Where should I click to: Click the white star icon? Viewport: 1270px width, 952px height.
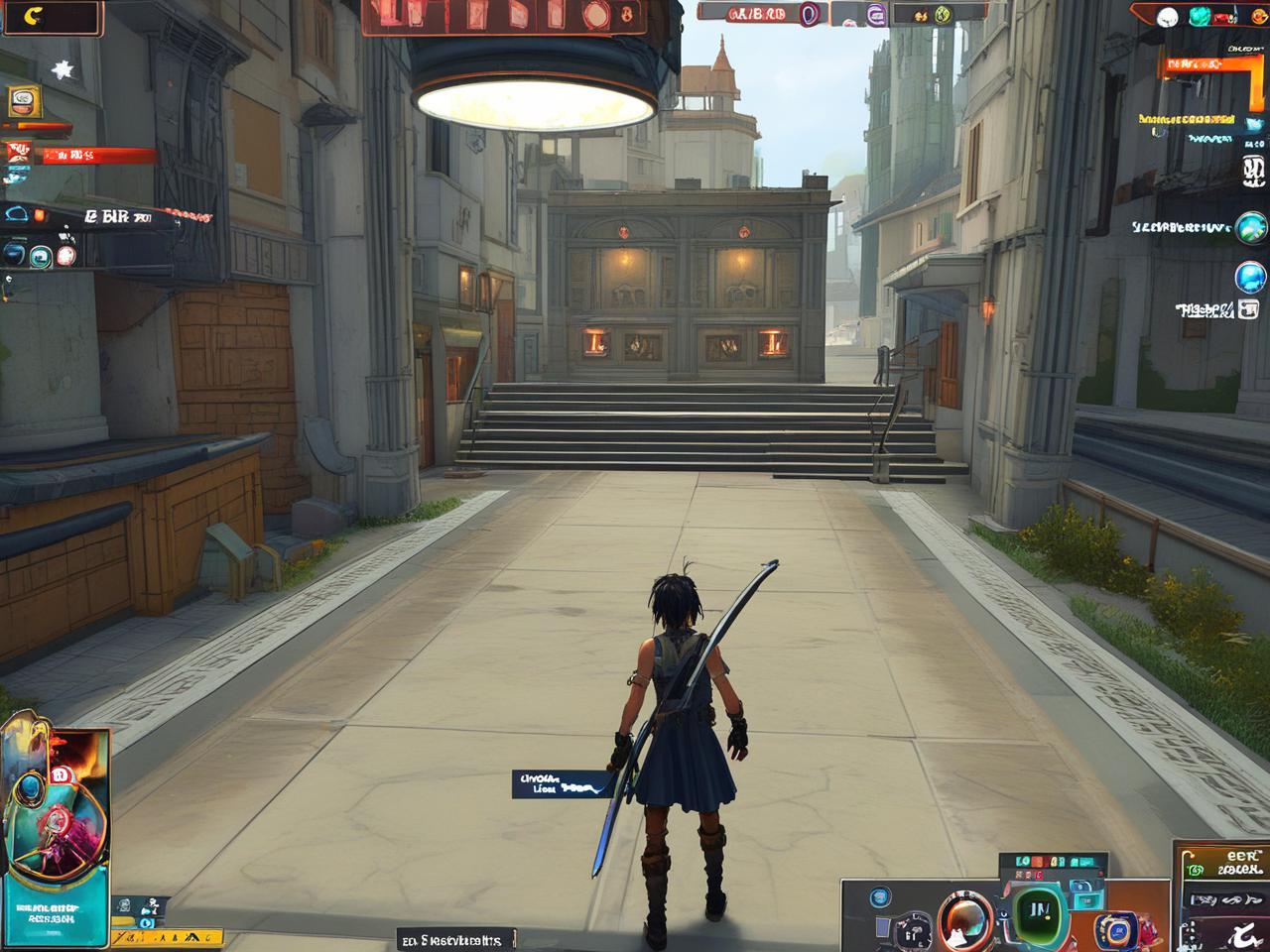(x=63, y=69)
